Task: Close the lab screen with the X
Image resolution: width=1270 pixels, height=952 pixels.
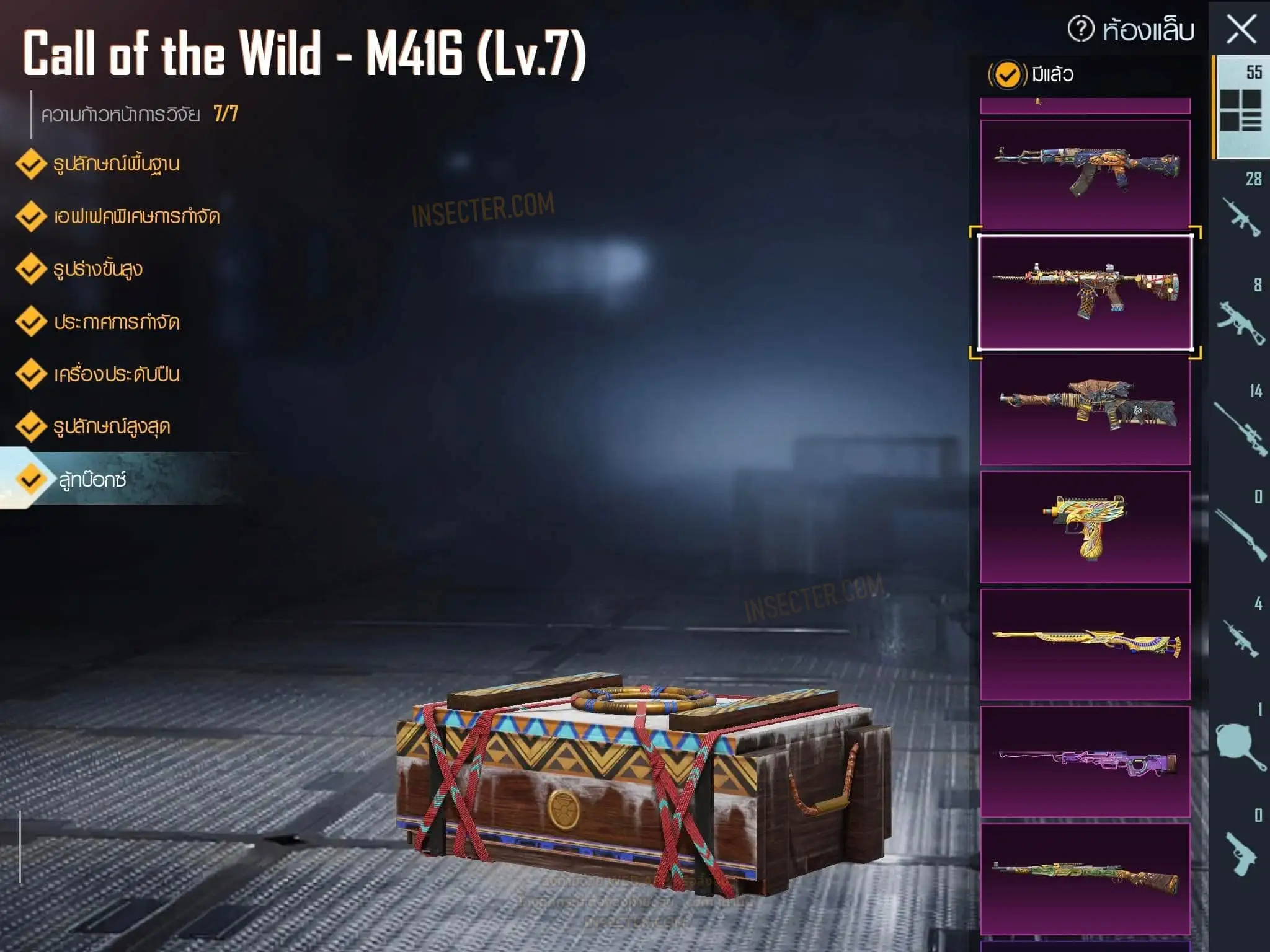Action: [1241, 29]
